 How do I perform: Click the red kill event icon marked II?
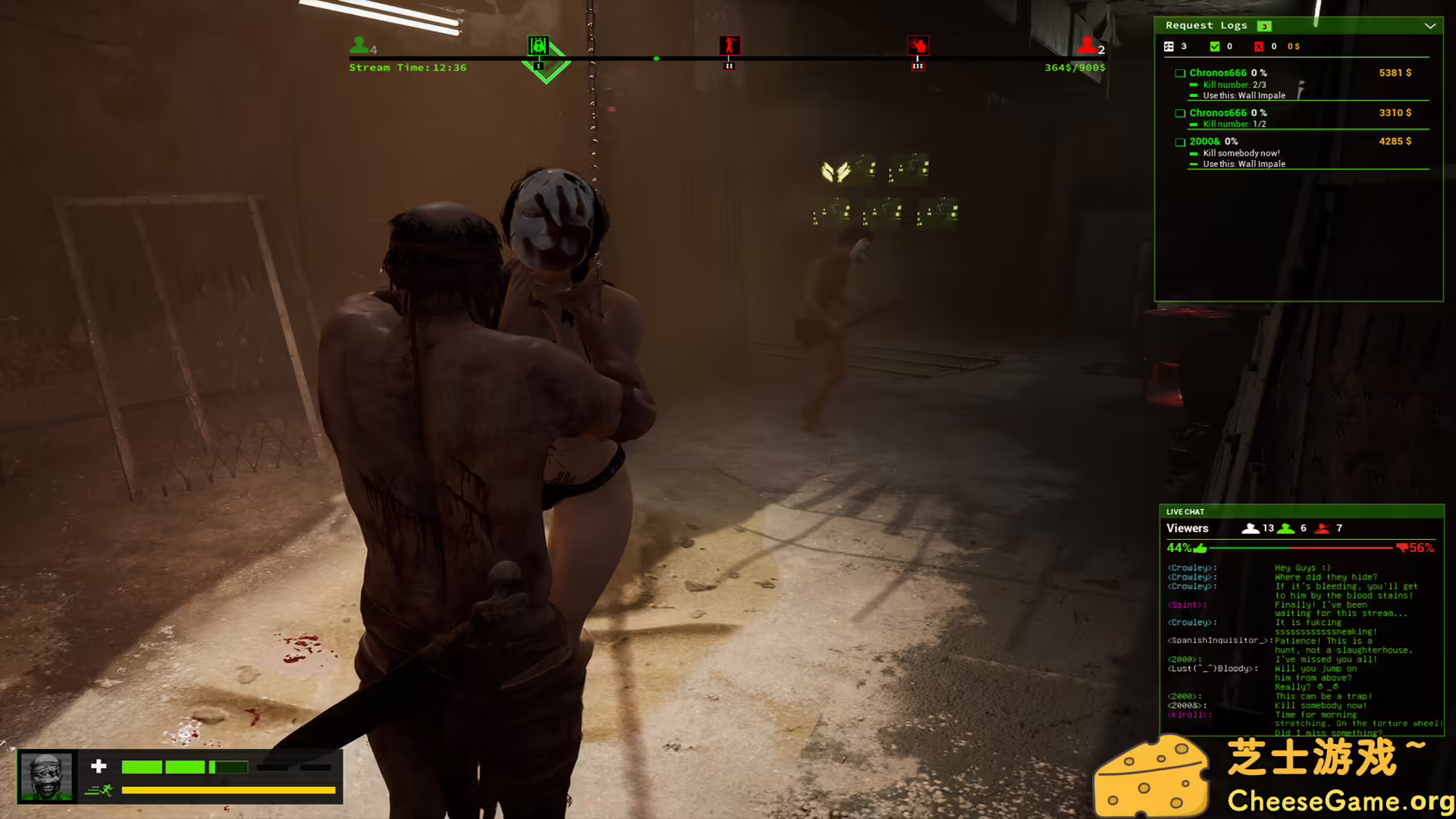pyautogui.click(x=729, y=45)
